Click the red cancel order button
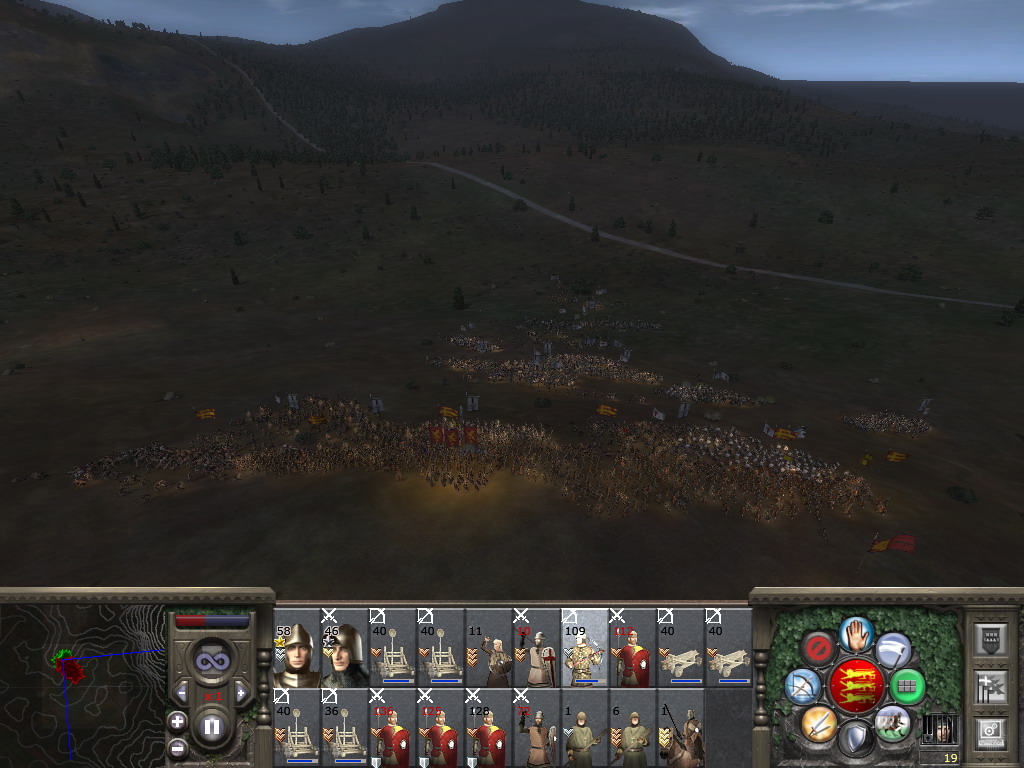1024x768 pixels. click(819, 650)
